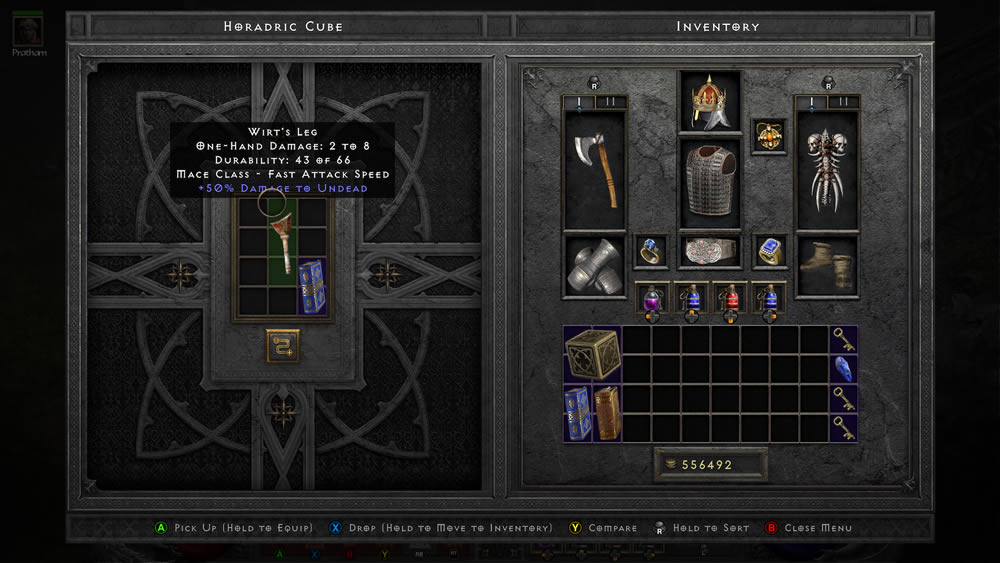Select the blue sapphire gem in inventory
The height and width of the screenshot is (563, 1000).
pyautogui.click(x=843, y=368)
